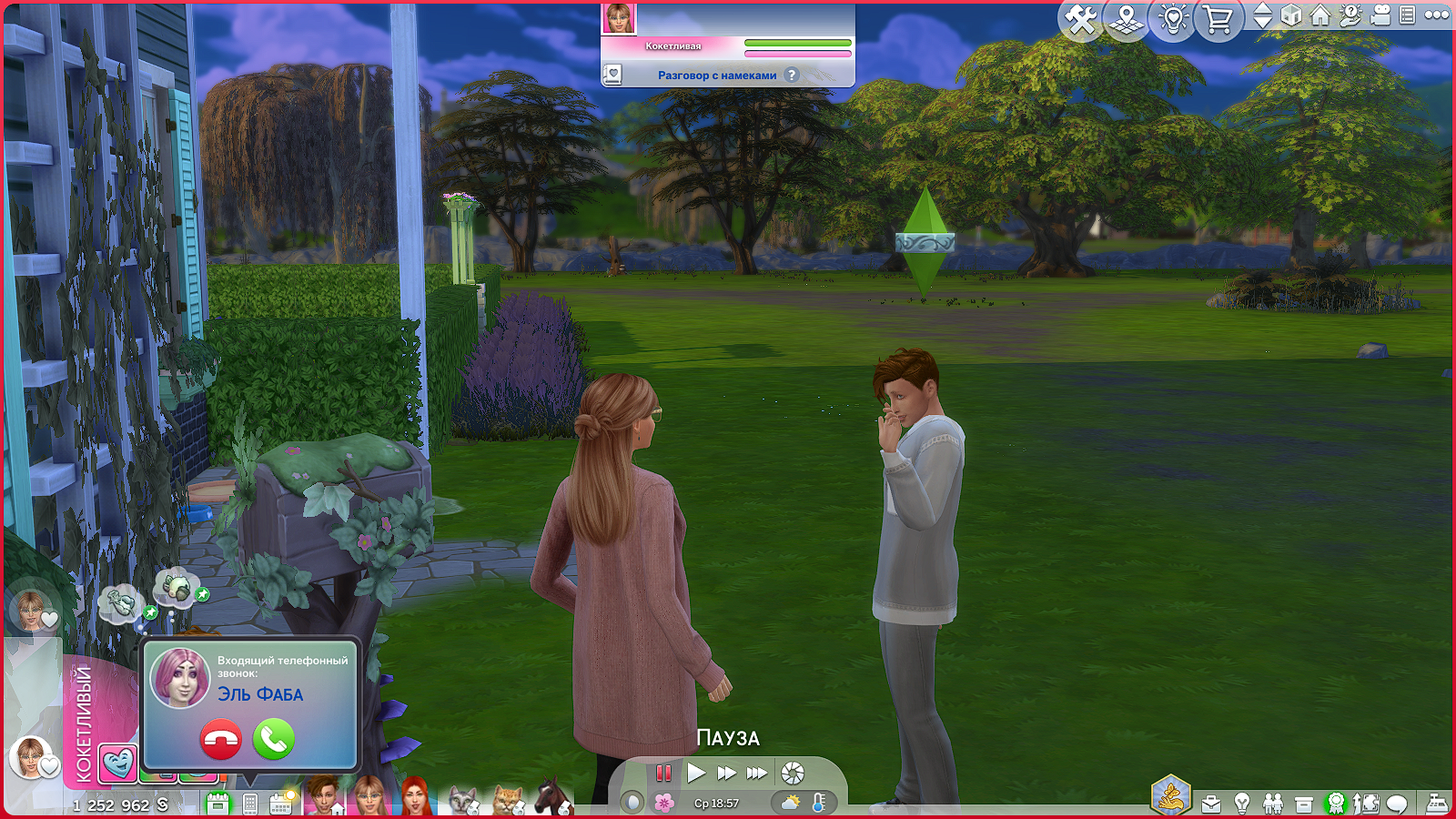Open the map with the location pin icon
This screenshot has height=819, width=1456.
tap(1127, 19)
